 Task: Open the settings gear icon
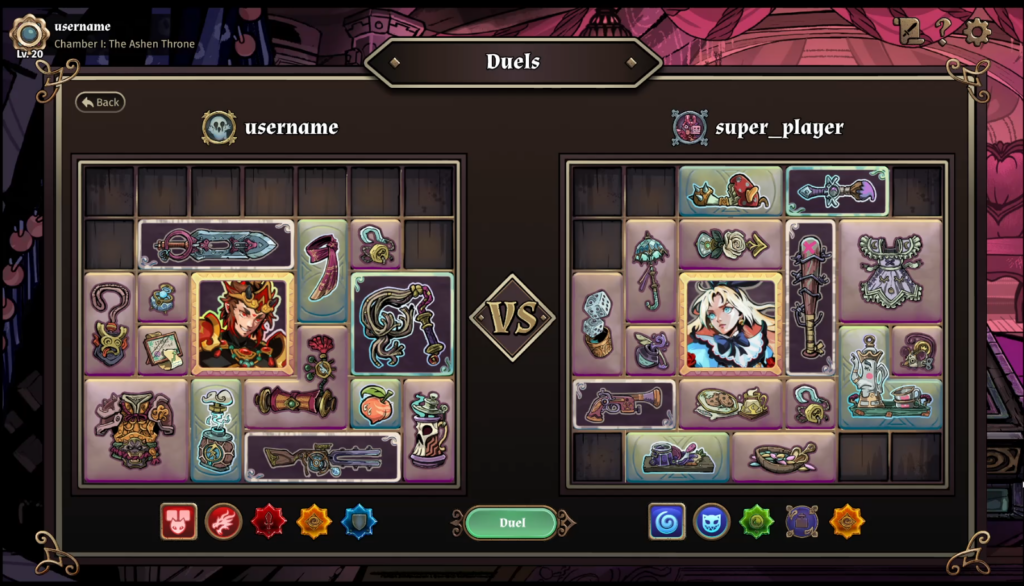tap(977, 31)
